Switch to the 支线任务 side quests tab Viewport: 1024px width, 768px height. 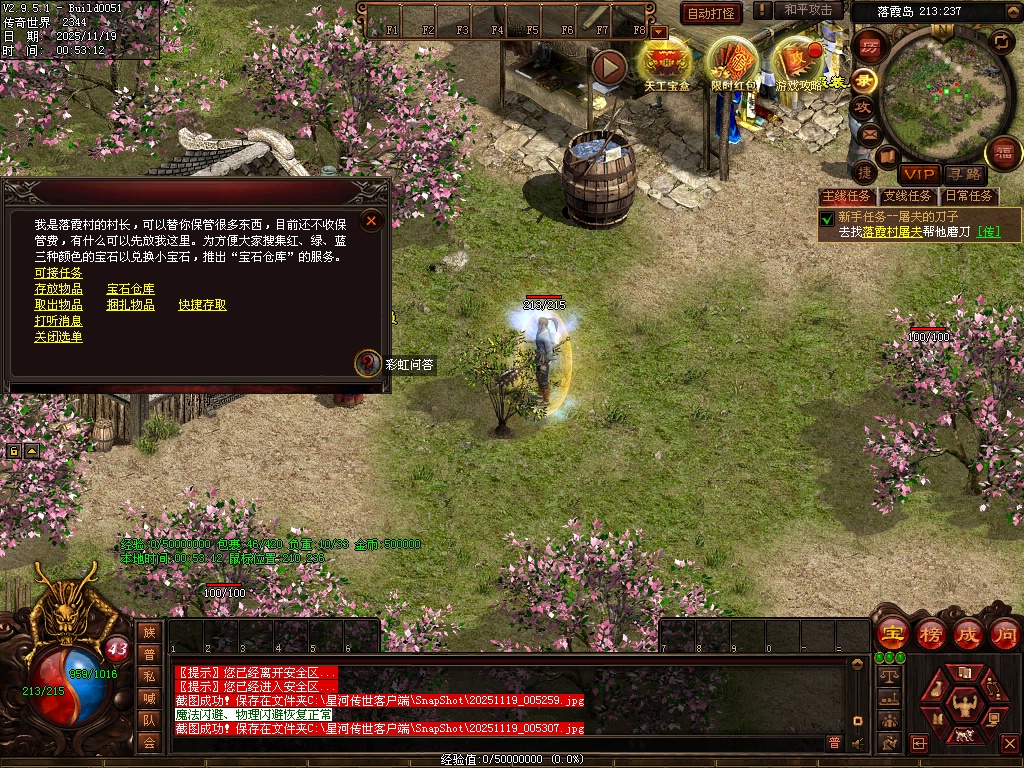tap(908, 196)
